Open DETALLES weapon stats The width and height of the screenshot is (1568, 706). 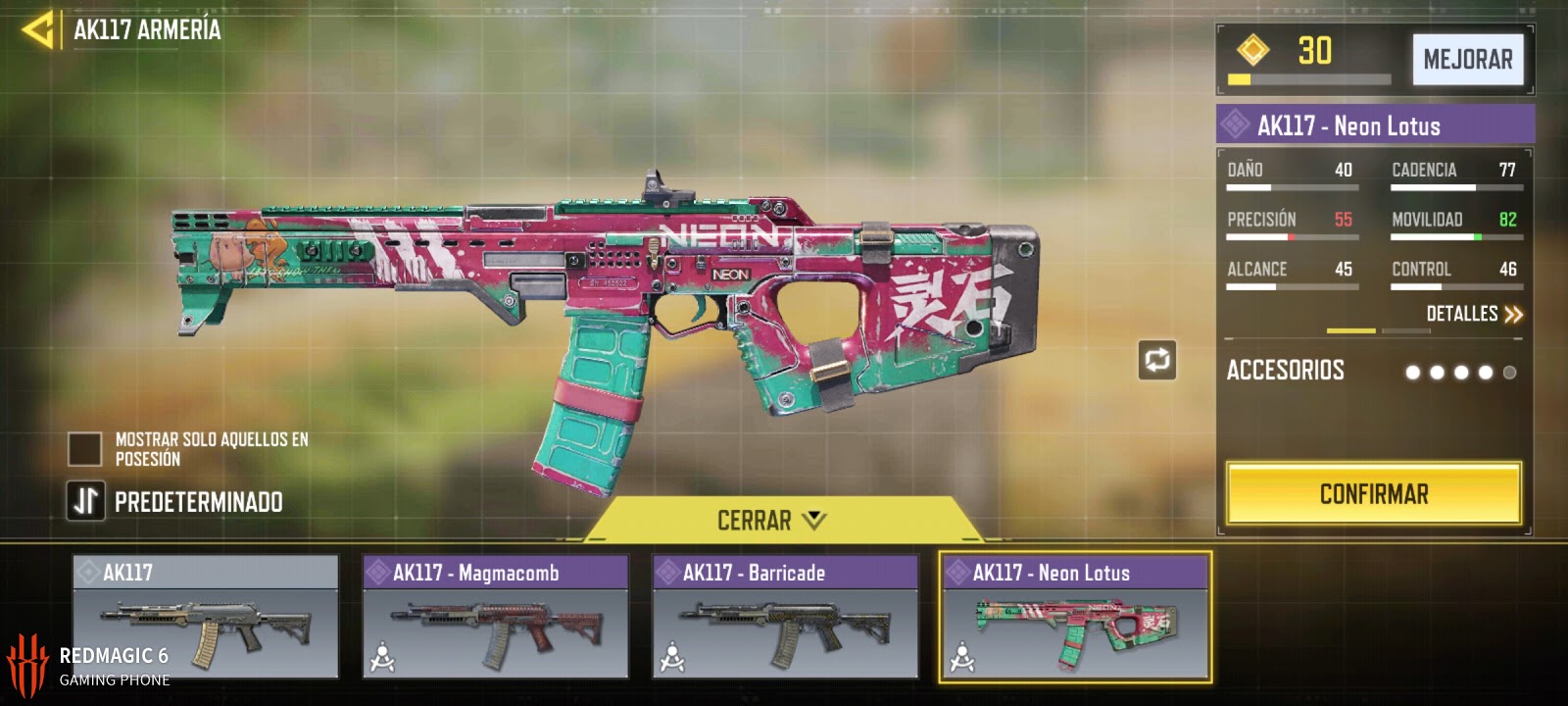pos(1474,314)
